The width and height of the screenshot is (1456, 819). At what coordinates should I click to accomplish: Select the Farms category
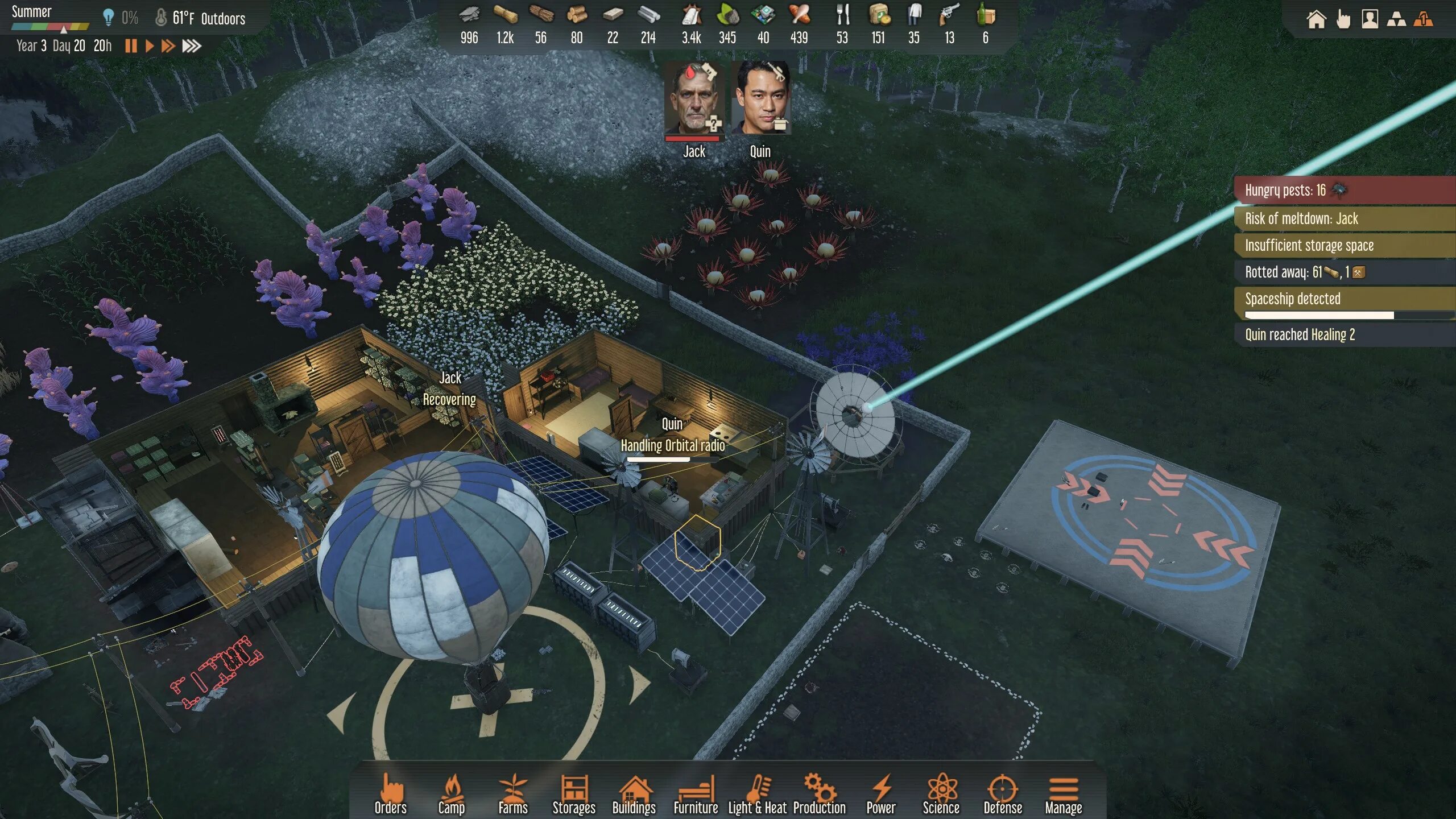click(512, 793)
